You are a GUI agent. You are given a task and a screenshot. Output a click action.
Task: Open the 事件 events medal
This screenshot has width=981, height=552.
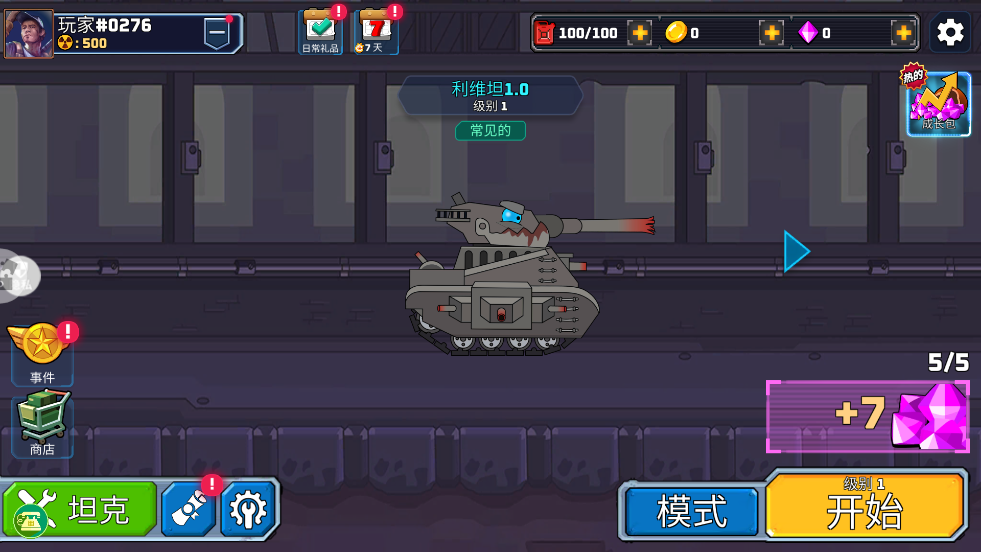click(x=42, y=350)
